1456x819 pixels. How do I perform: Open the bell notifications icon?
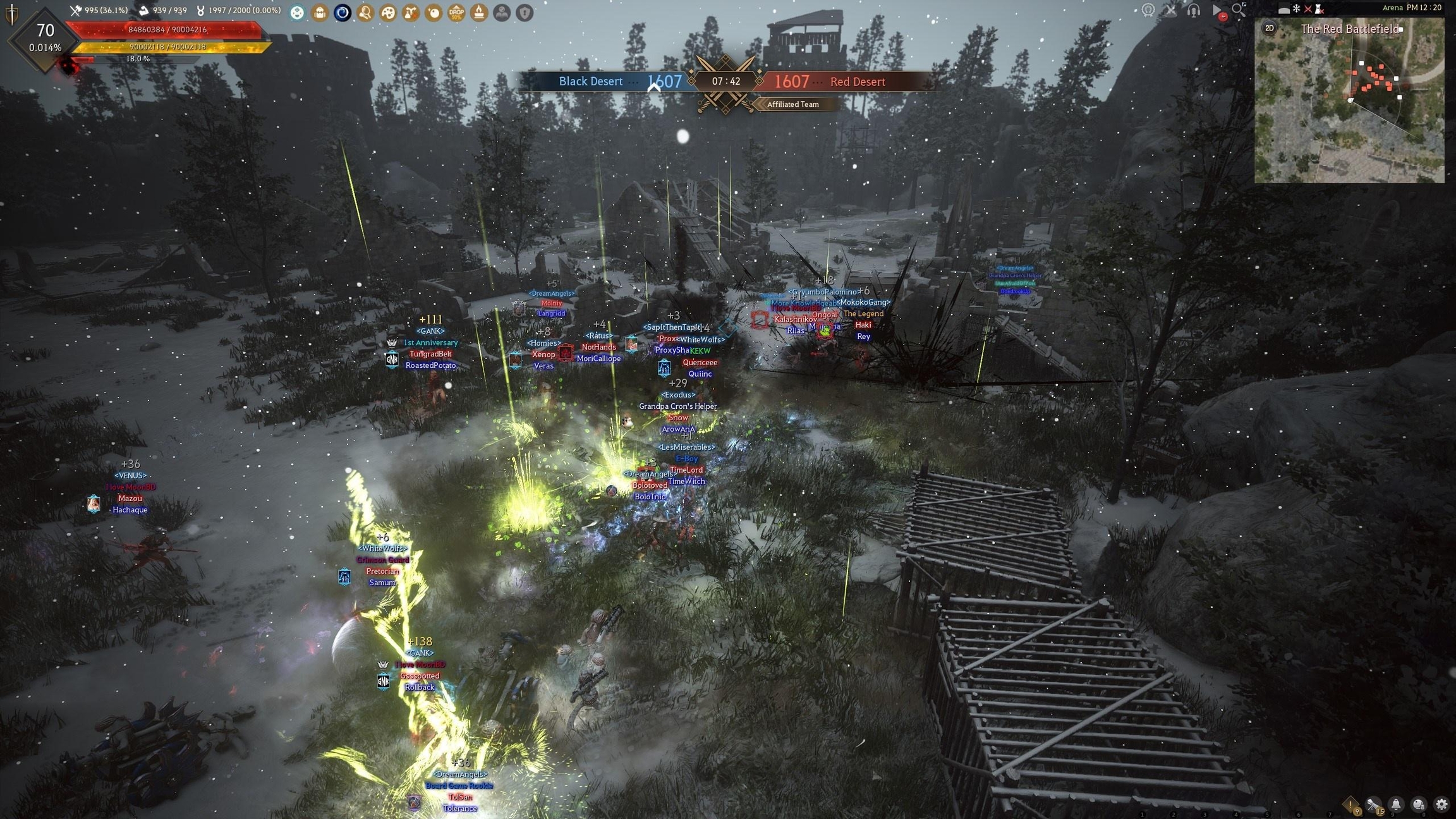[1396, 804]
